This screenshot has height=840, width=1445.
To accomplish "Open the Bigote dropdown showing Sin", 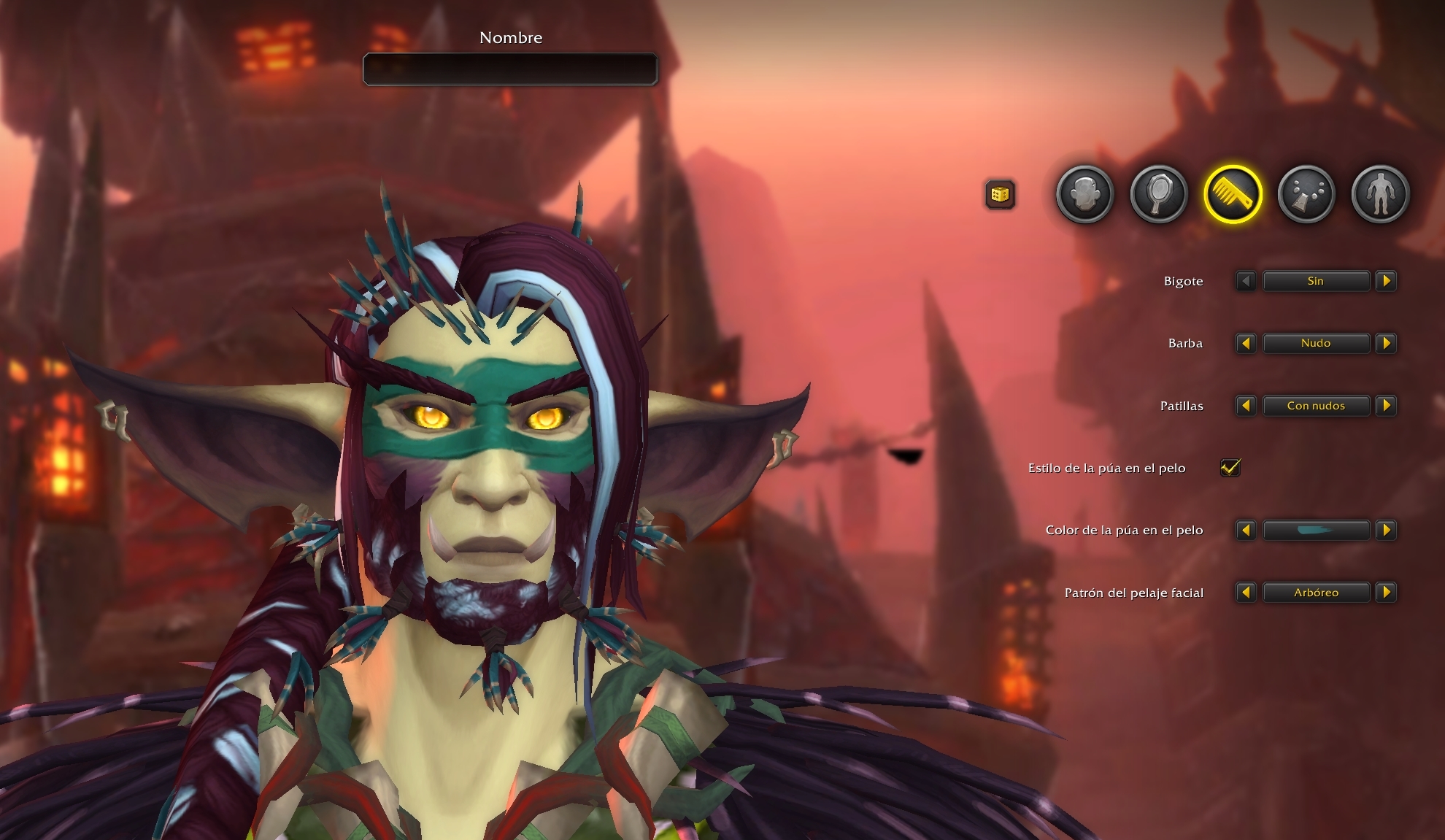I will tap(1316, 281).
